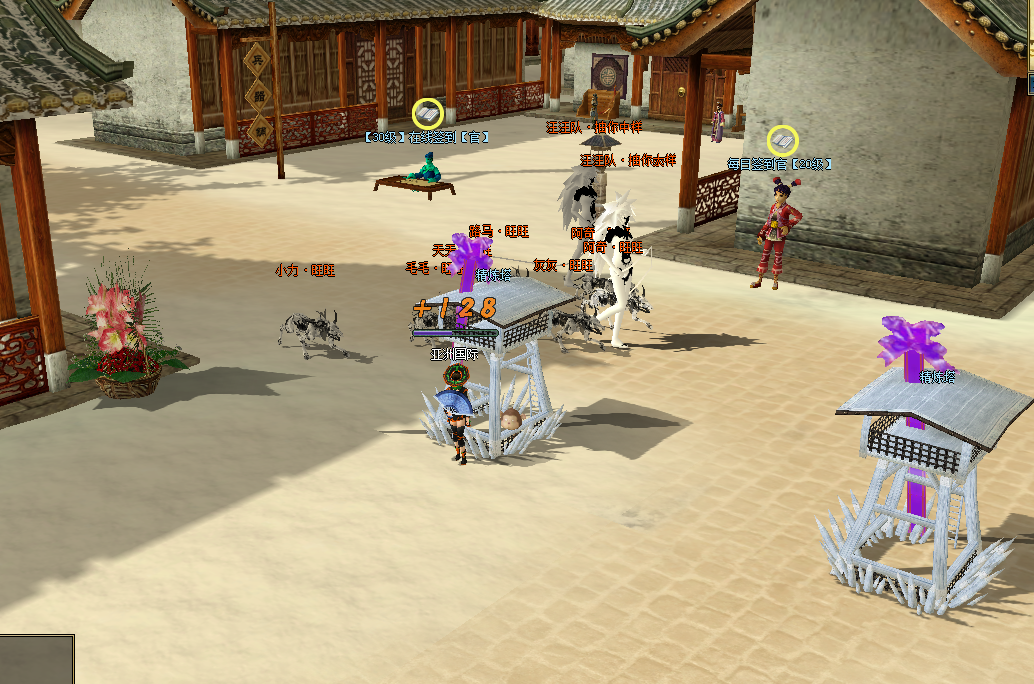Select the book icon above 每日签到官
The height and width of the screenshot is (684, 1034).
tap(782, 141)
